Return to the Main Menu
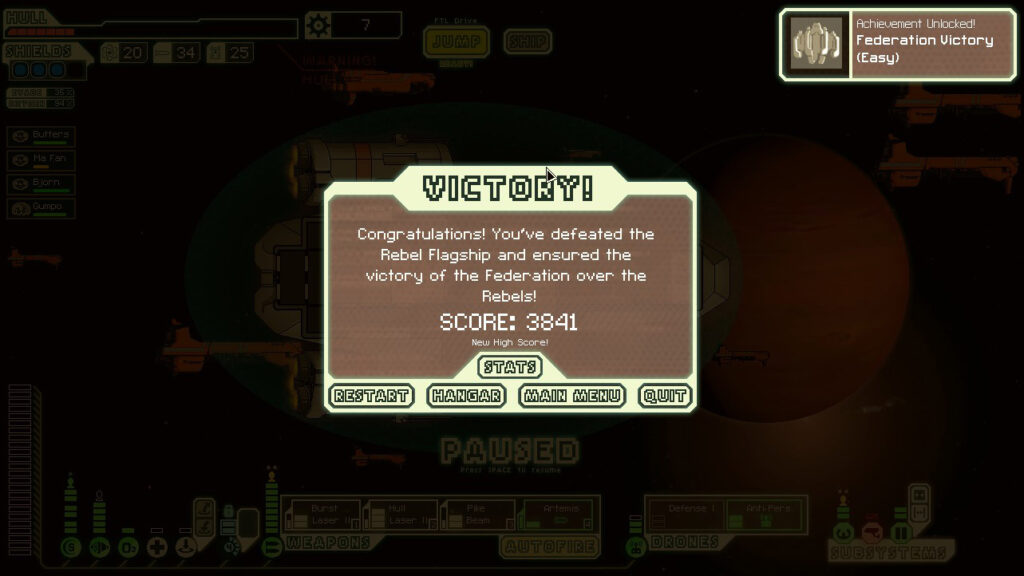The width and height of the screenshot is (1024, 576). coord(573,396)
